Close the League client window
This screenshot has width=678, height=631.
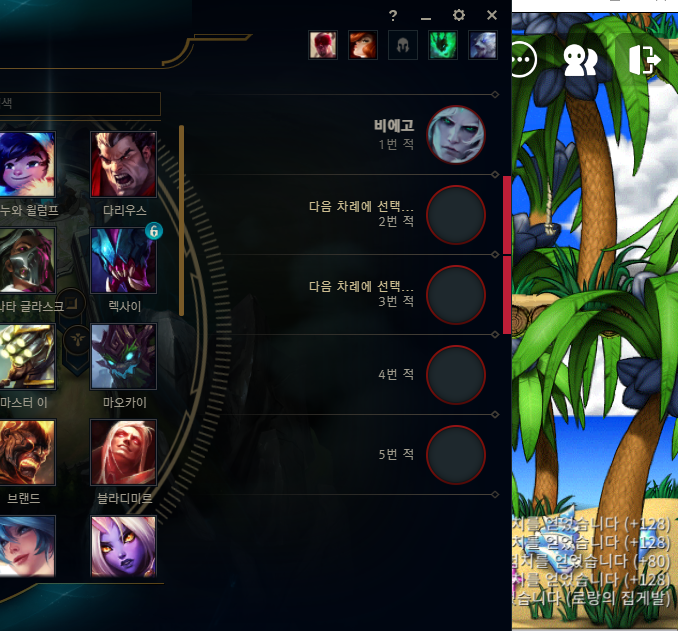click(492, 15)
